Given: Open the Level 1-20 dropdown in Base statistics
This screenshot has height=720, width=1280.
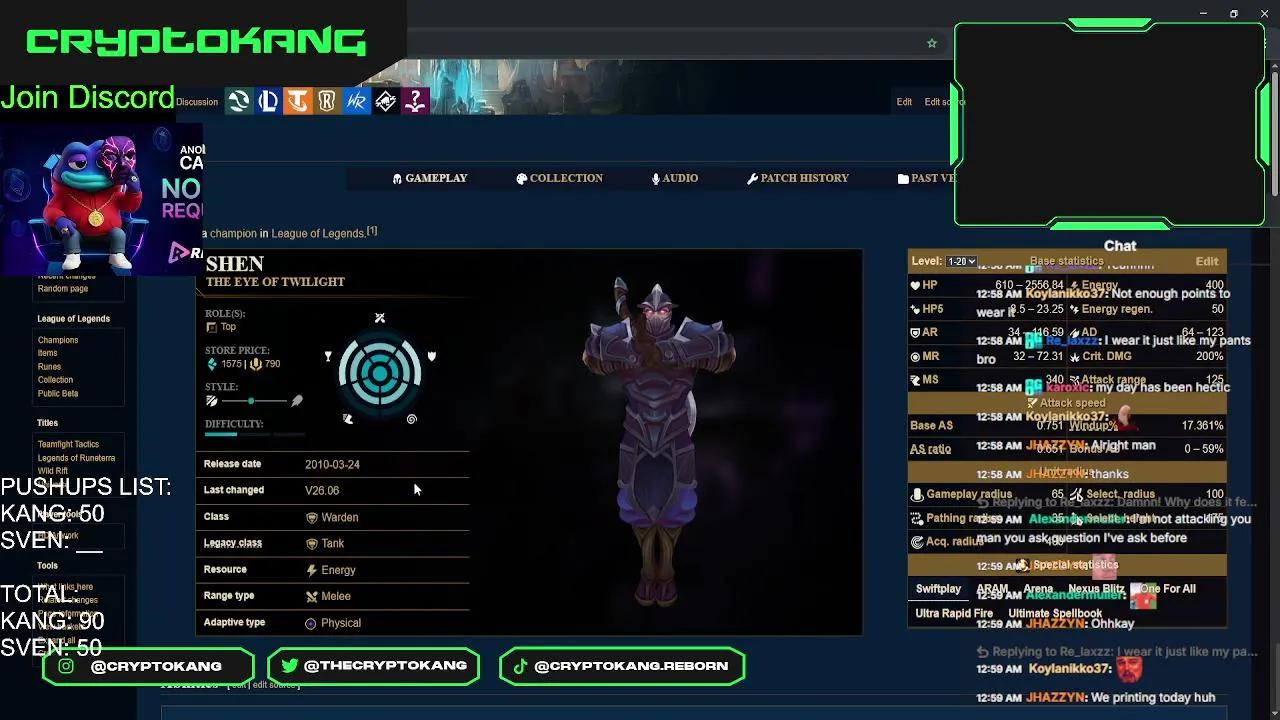Looking at the screenshot, I should coord(960,261).
